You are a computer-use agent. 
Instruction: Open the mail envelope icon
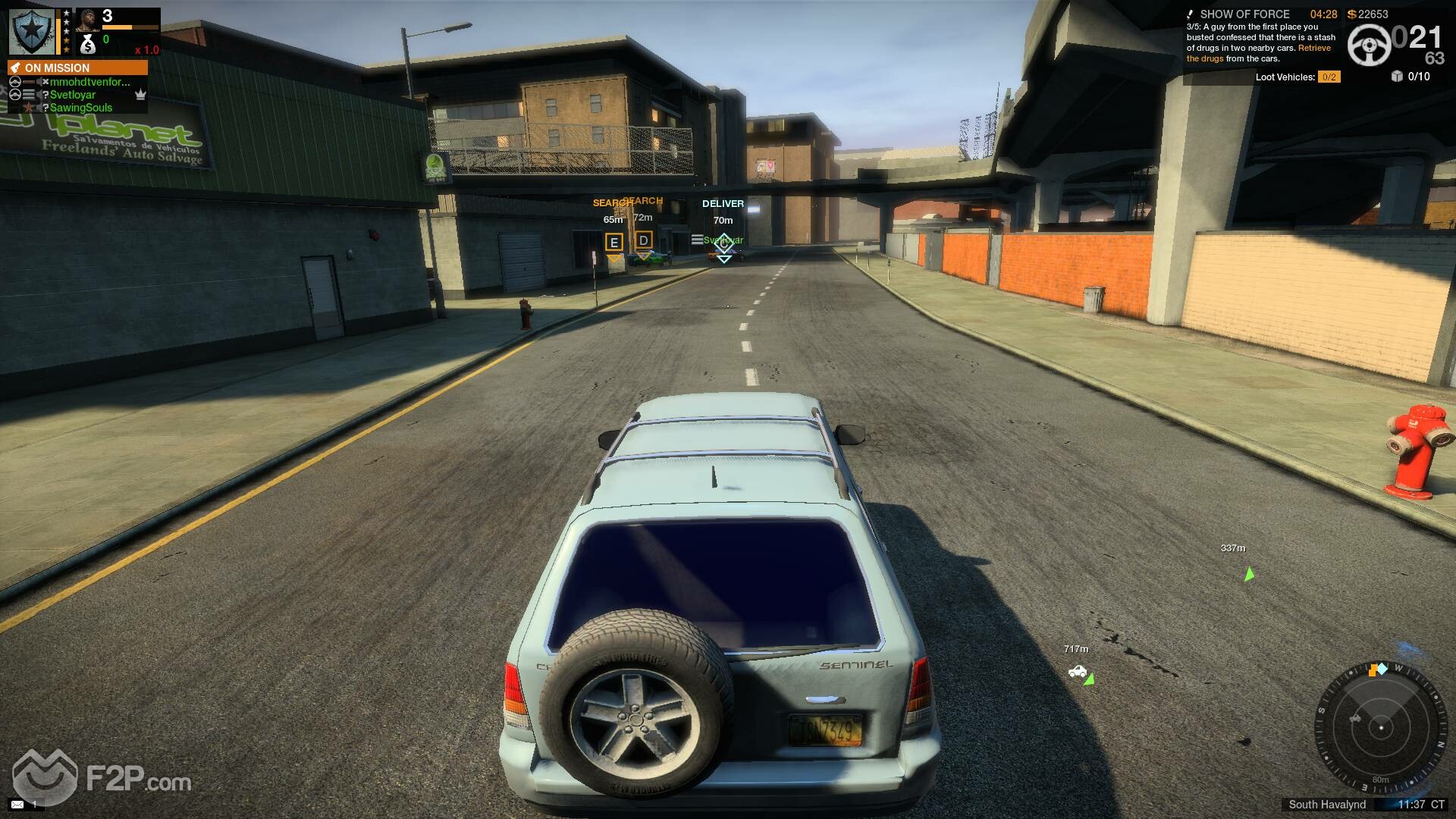click(x=17, y=804)
